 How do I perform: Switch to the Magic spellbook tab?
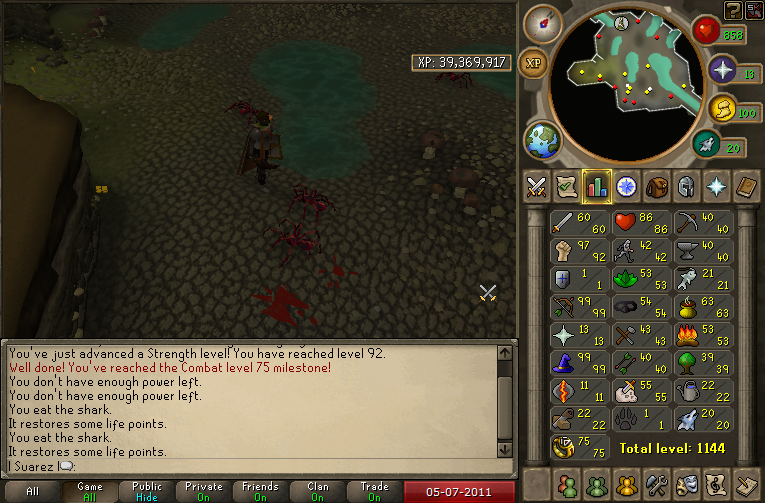747,187
